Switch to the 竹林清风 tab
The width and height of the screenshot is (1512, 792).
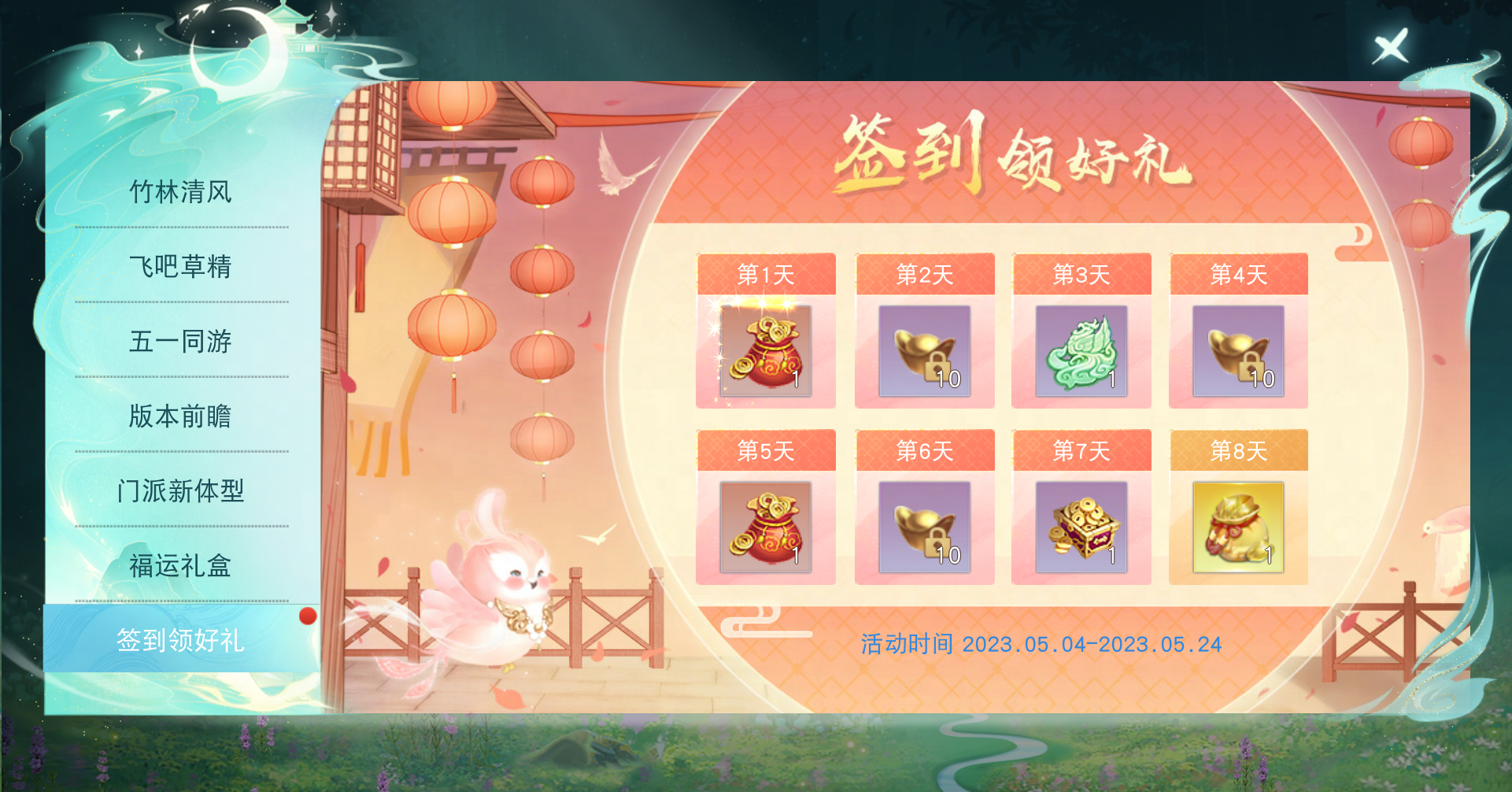tap(181, 191)
